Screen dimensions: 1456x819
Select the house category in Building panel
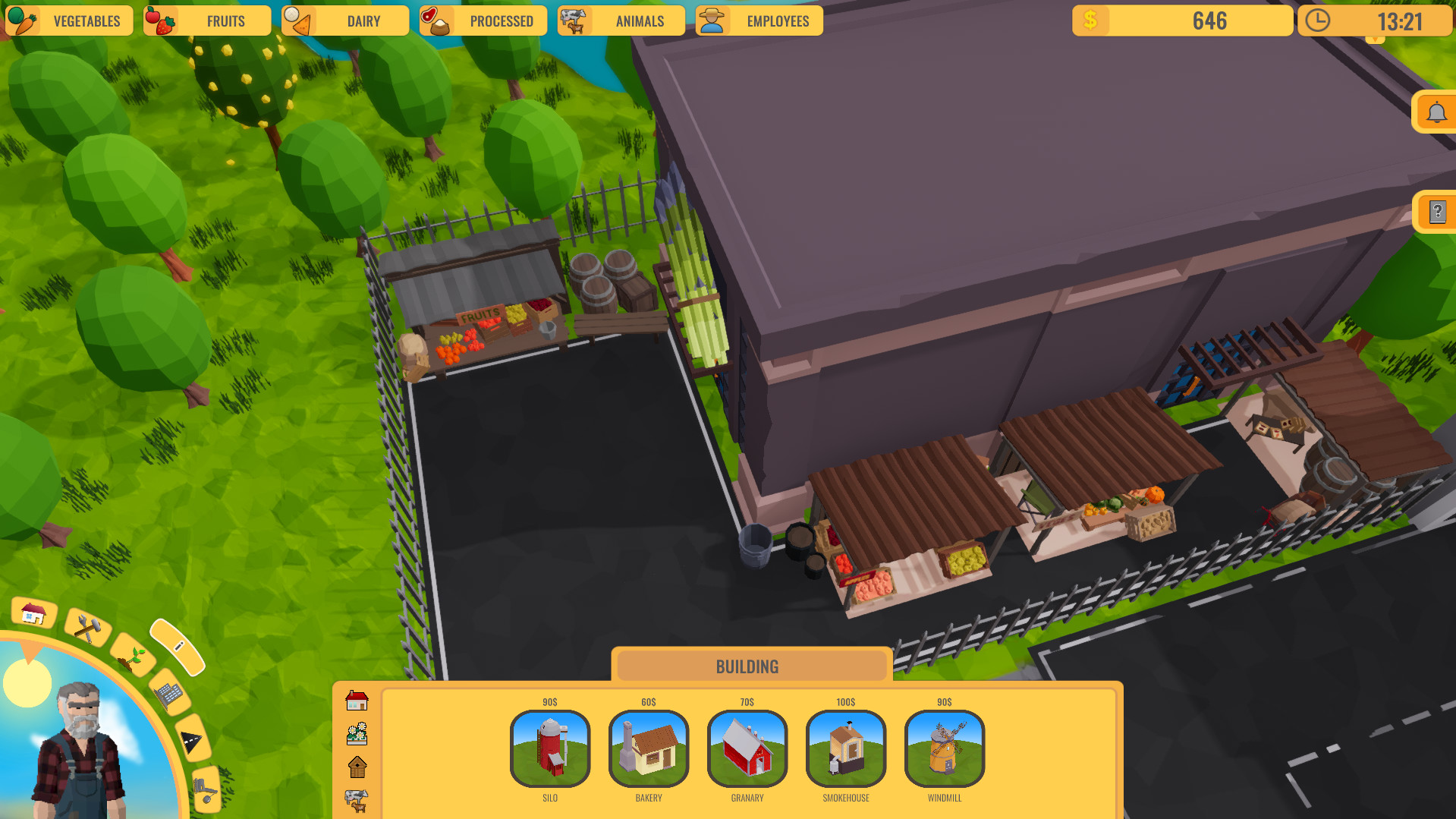click(x=357, y=700)
